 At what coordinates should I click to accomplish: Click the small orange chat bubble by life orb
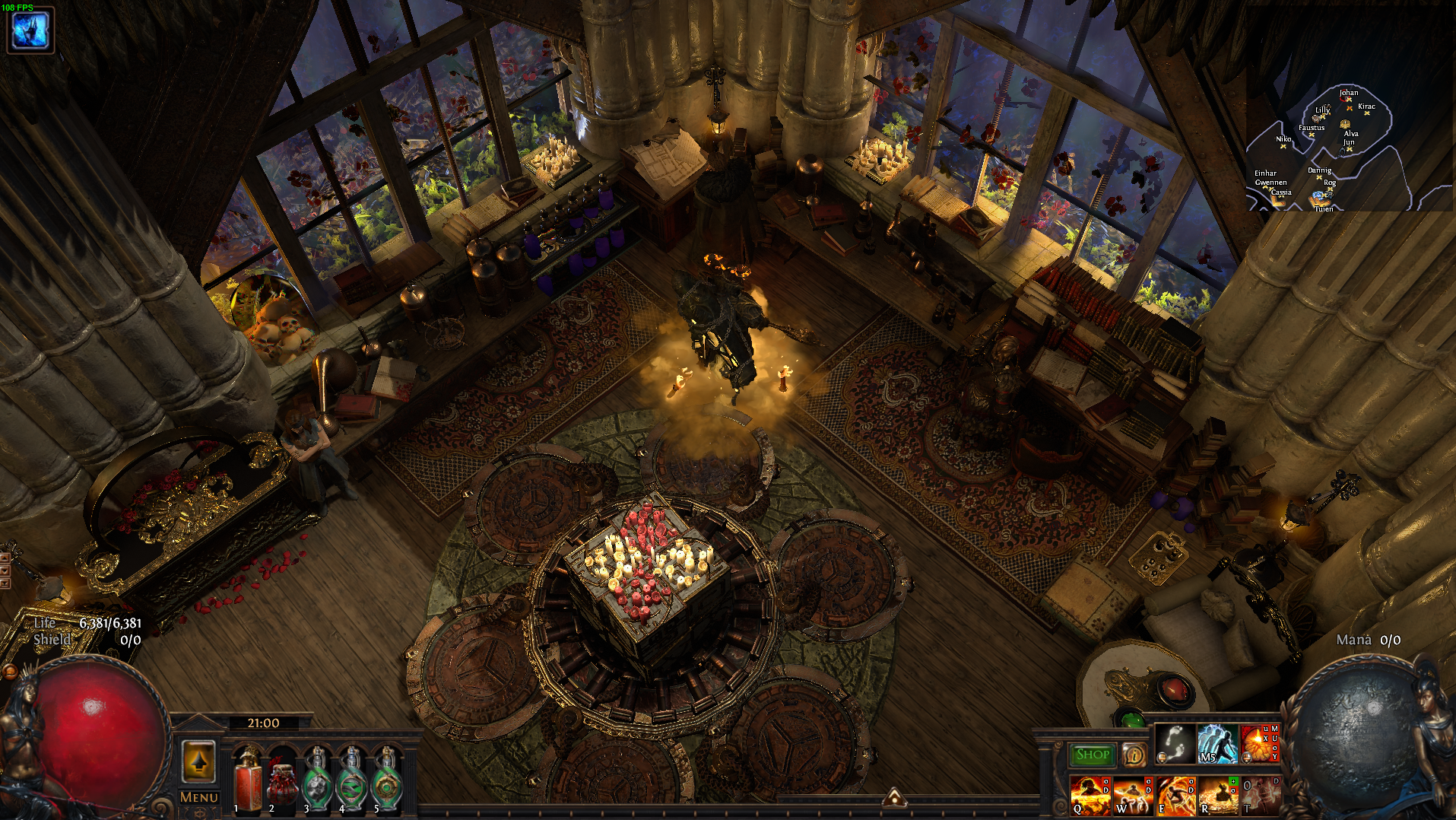click(11, 671)
